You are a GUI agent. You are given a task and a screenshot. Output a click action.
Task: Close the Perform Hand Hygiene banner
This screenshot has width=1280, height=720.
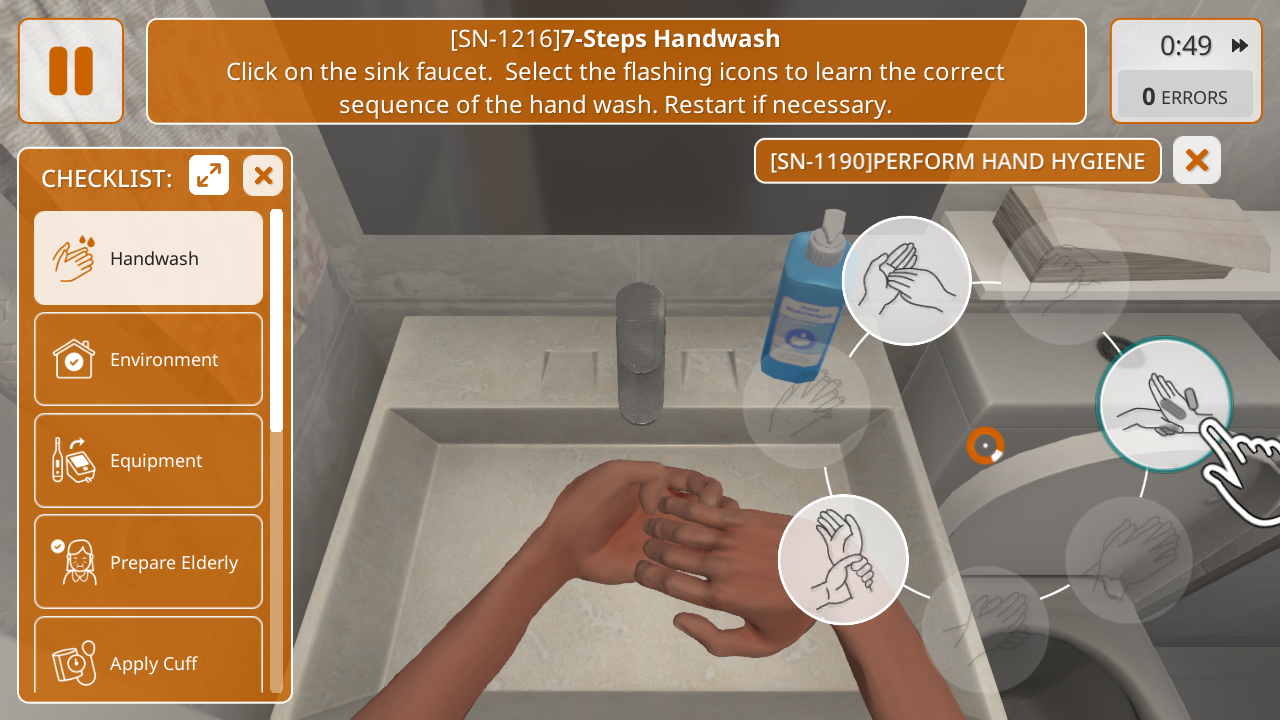point(1197,161)
